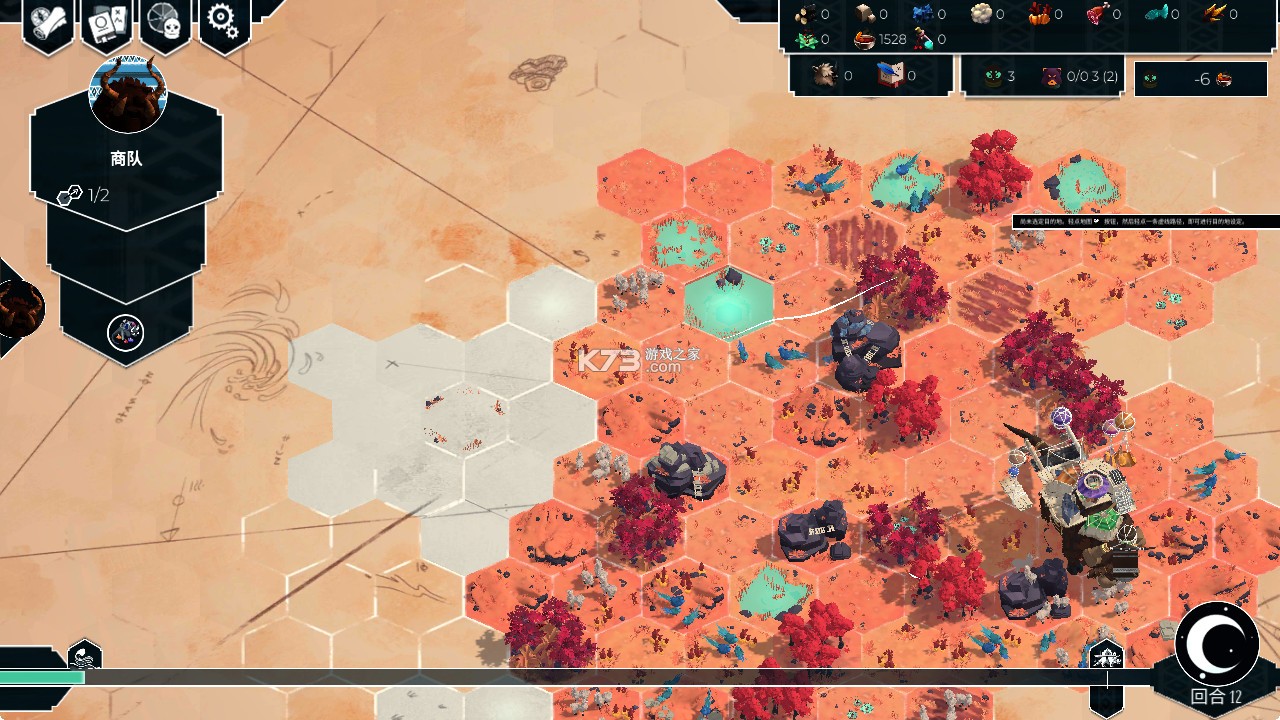Open the map scroll and compass menu

48,22
